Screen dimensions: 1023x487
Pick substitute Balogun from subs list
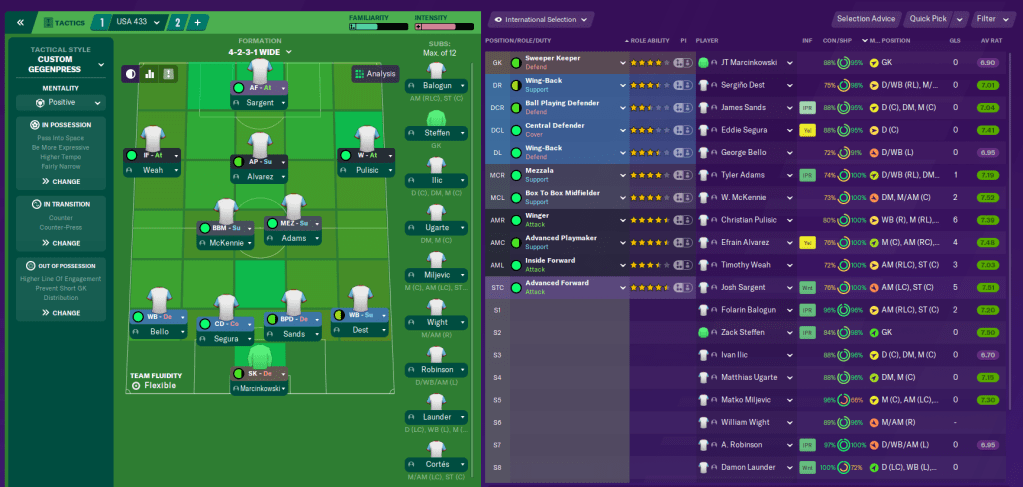436,72
